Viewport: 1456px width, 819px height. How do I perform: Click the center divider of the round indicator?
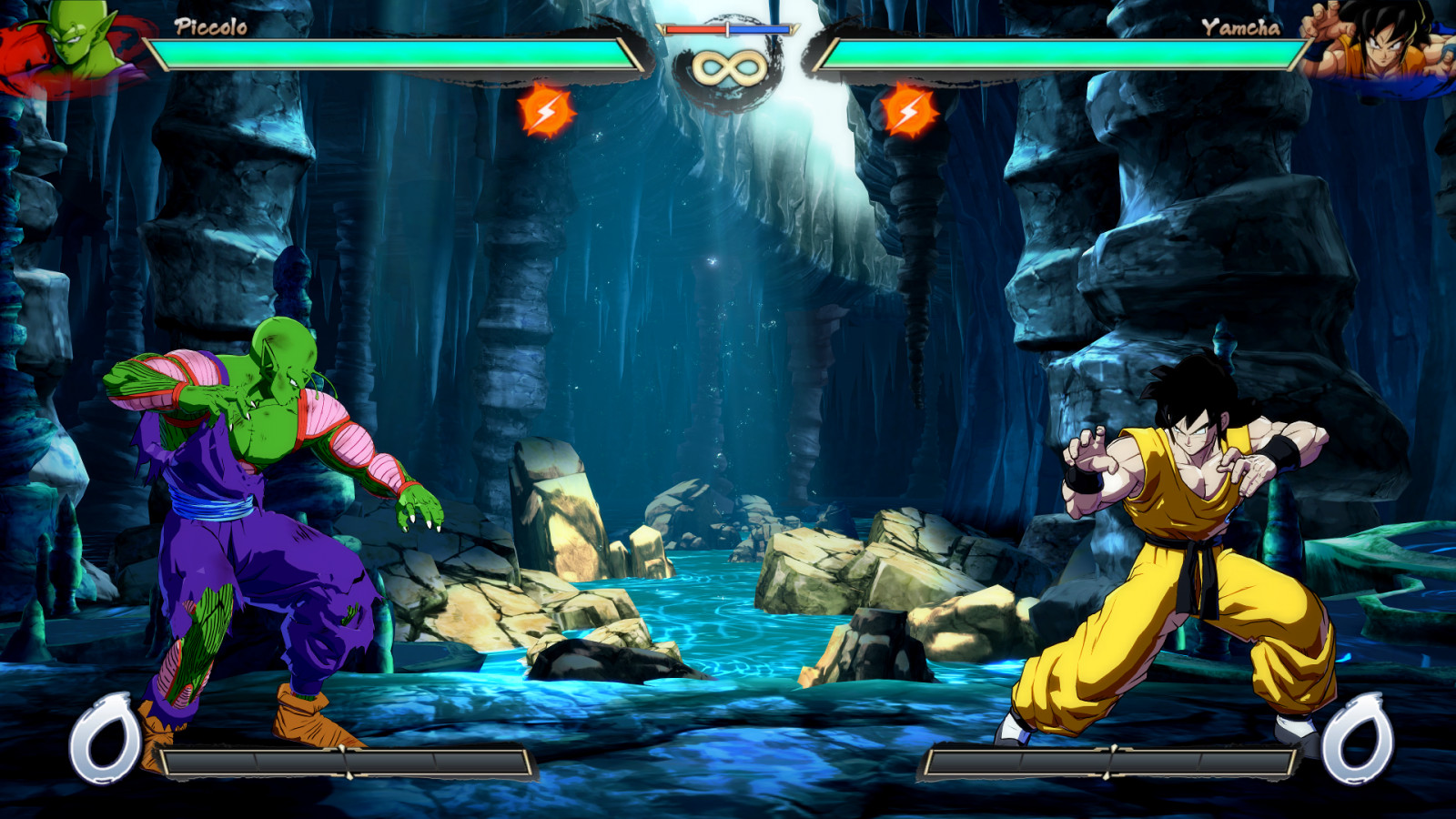pos(728,28)
